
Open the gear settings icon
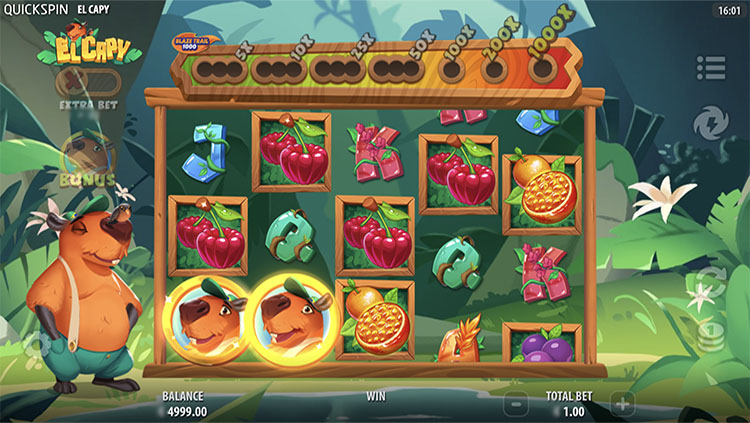point(38,345)
